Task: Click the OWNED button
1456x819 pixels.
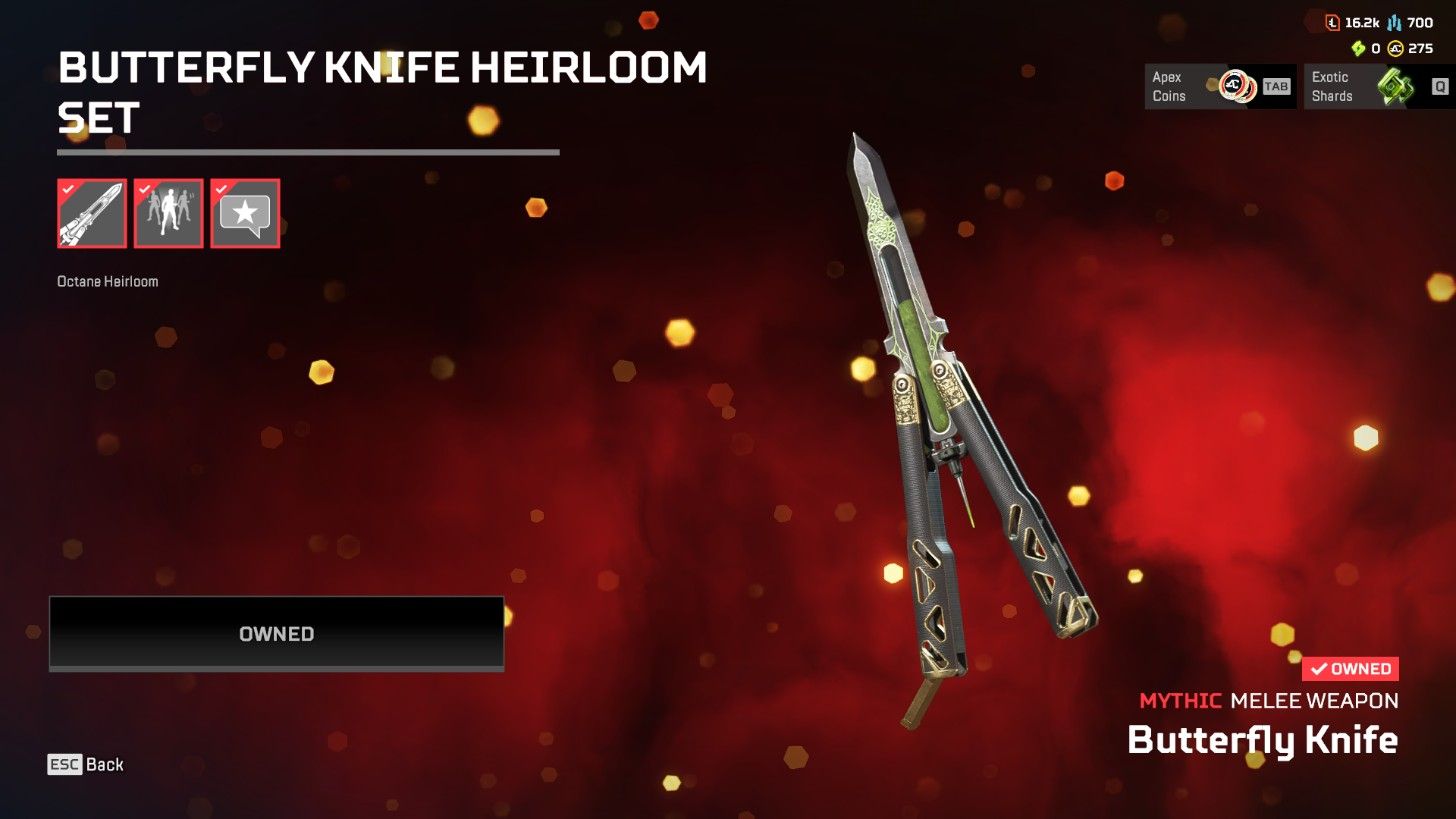Action: pyautogui.click(x=276, y=633)
